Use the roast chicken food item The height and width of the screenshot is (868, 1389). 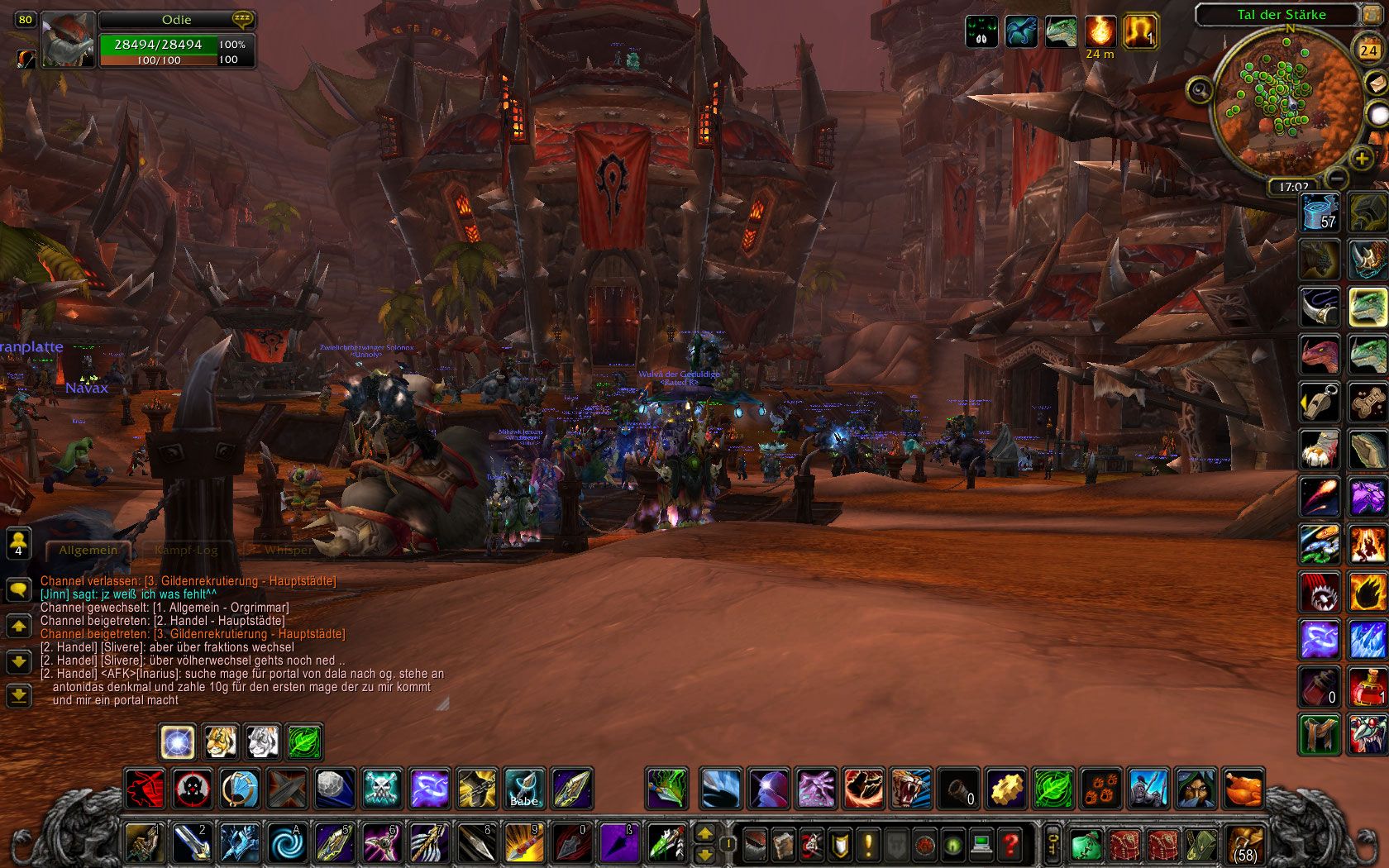[1243, 789]
